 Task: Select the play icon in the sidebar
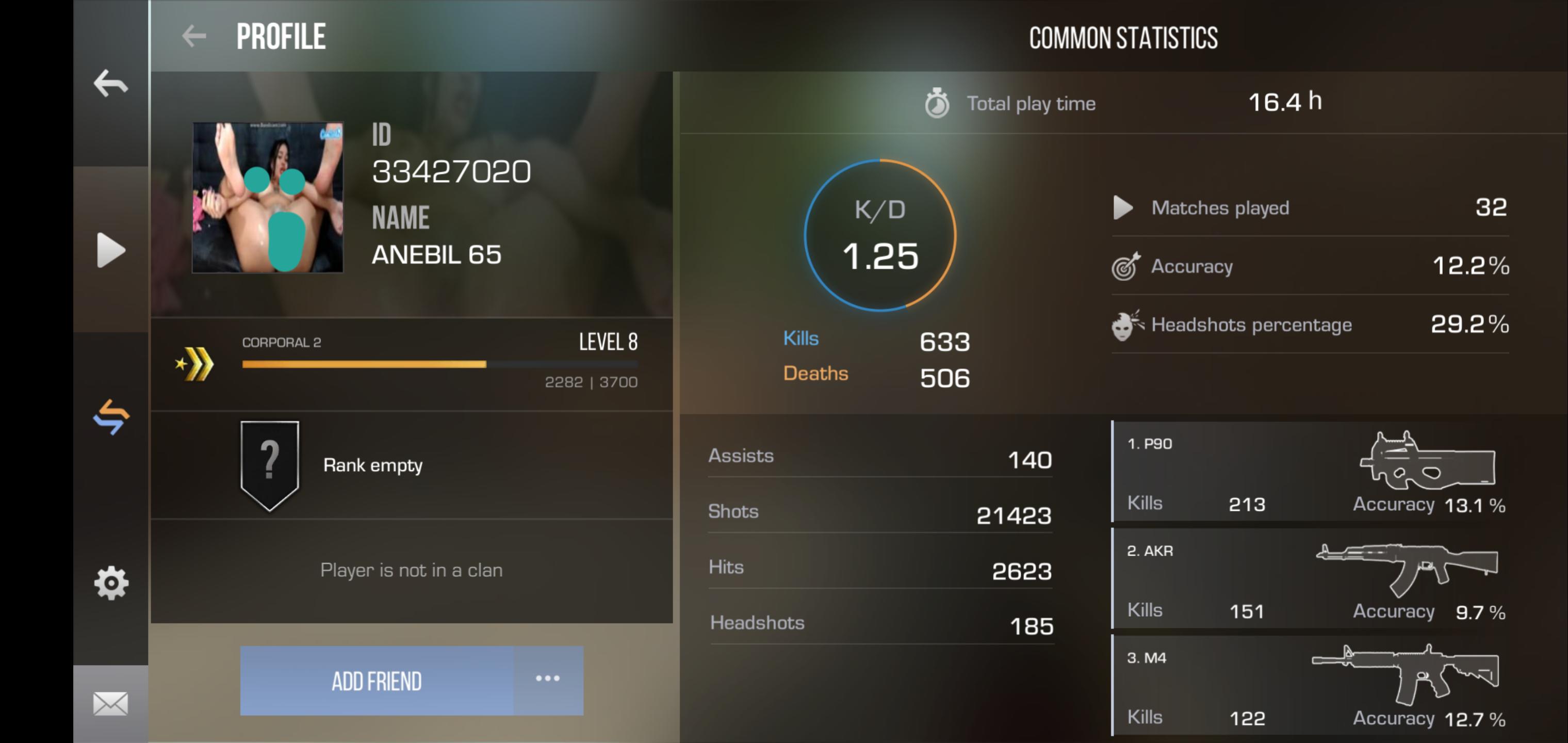click(x=111, y=250)
